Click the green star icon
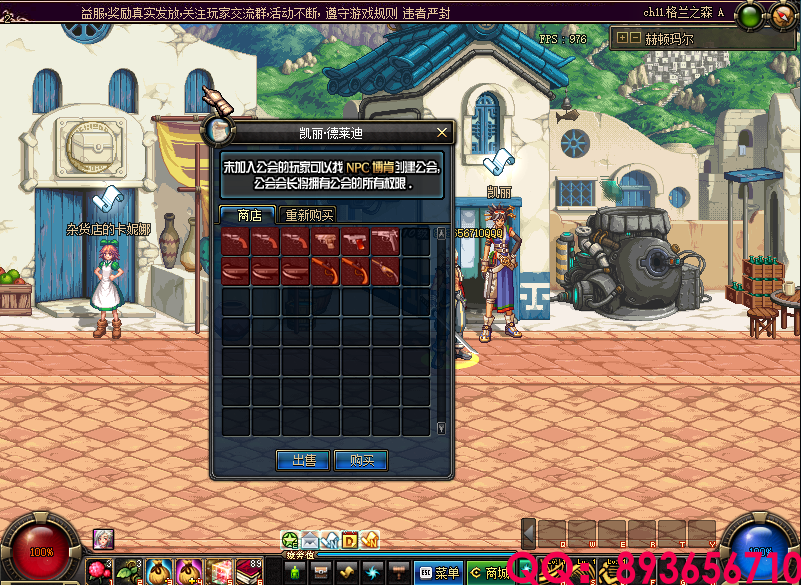 290,541
